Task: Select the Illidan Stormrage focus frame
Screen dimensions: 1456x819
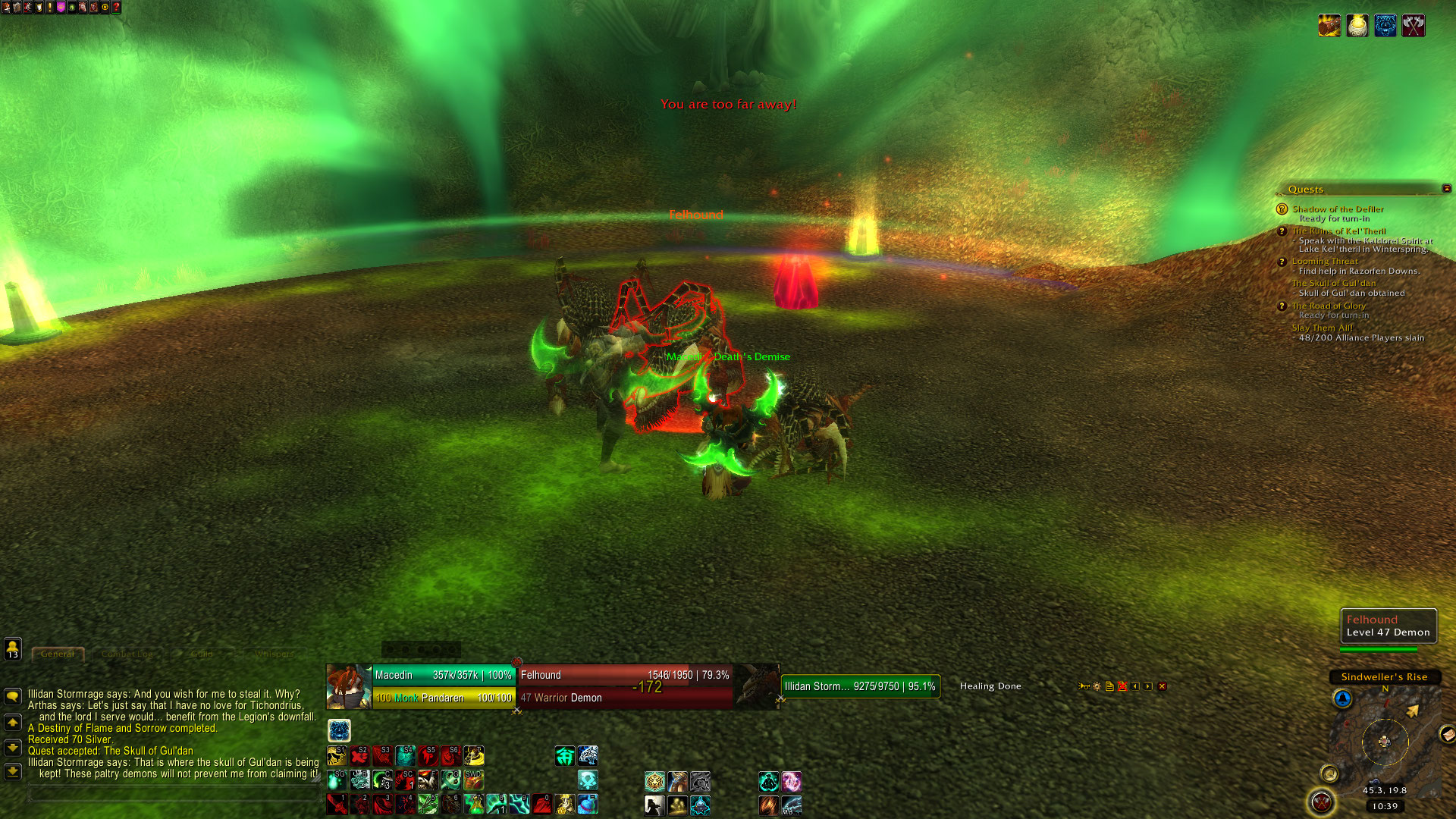Action: tap(860, 686)
